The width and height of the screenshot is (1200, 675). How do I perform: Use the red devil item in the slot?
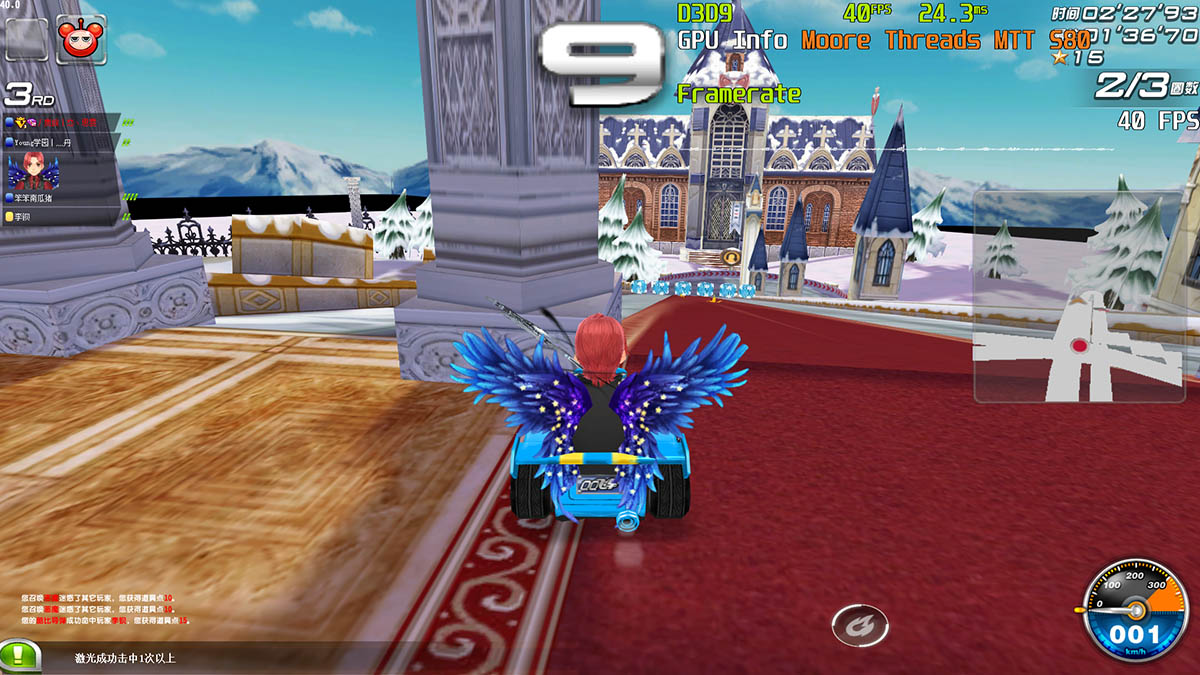pos(80,39)
